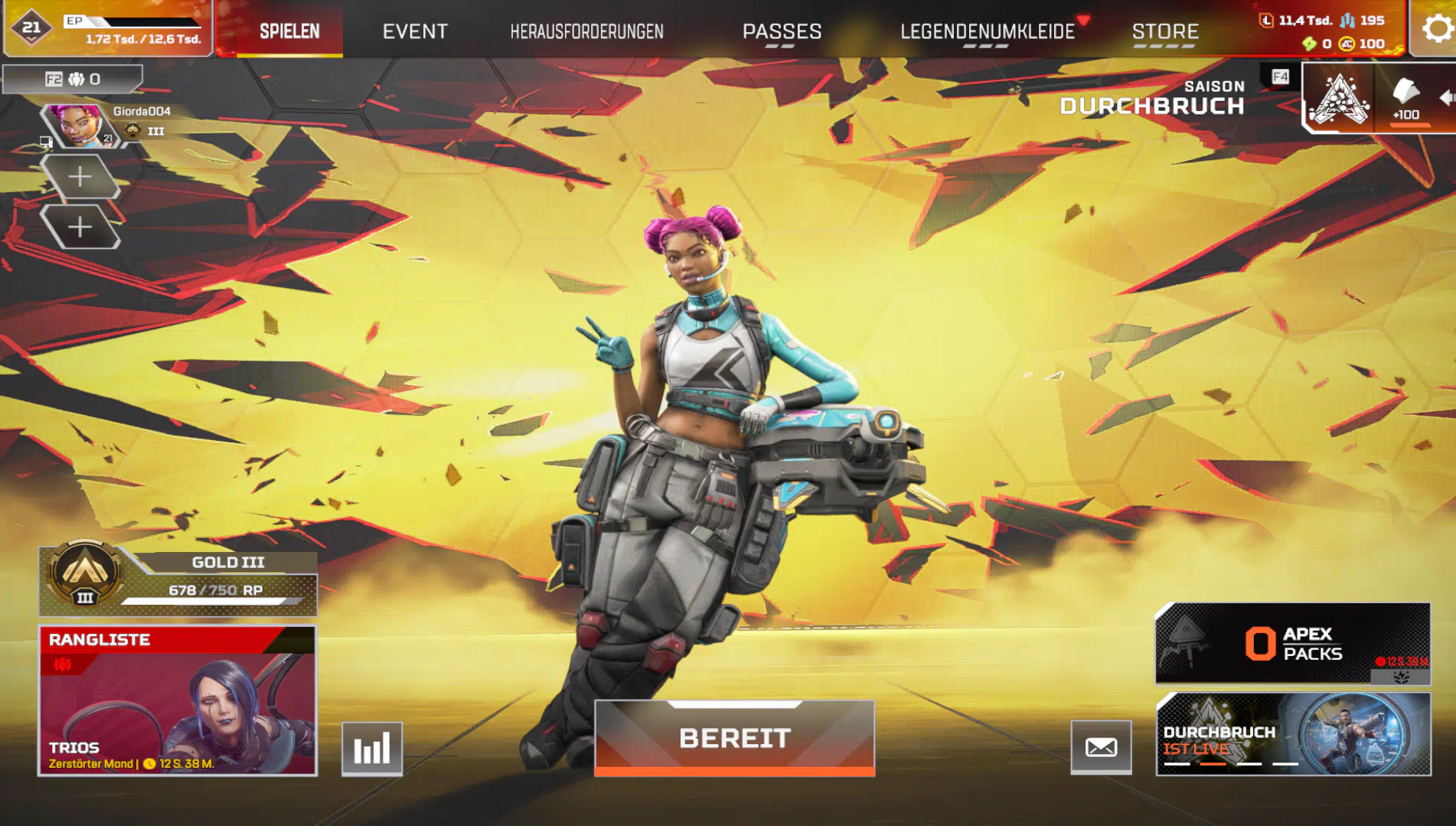This screenshot has width=1456, height=826.
Task: Open the mail inbox envelope
Action: [1101, 747]
